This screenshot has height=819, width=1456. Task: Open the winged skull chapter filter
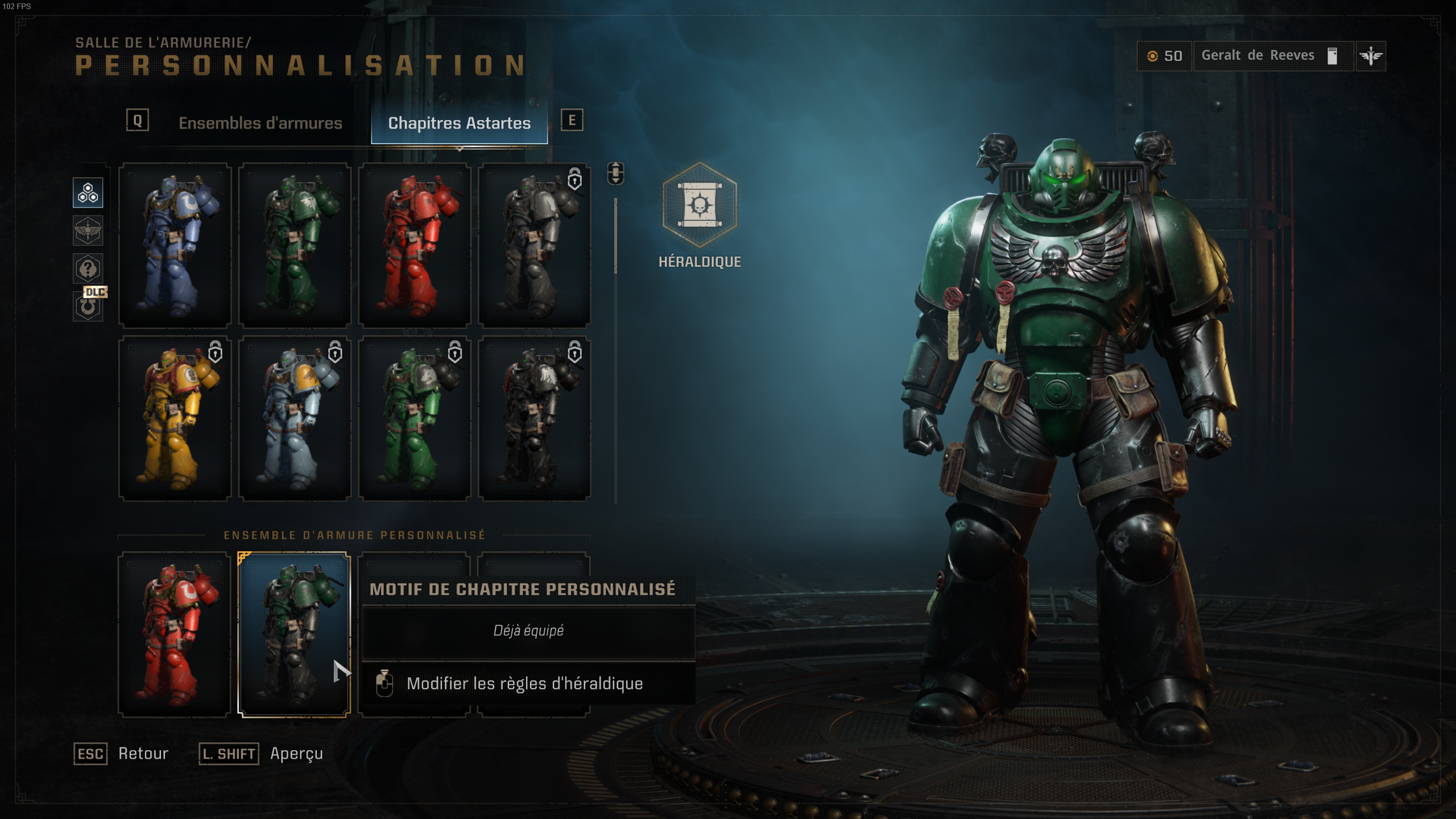(x=88, y=231)
